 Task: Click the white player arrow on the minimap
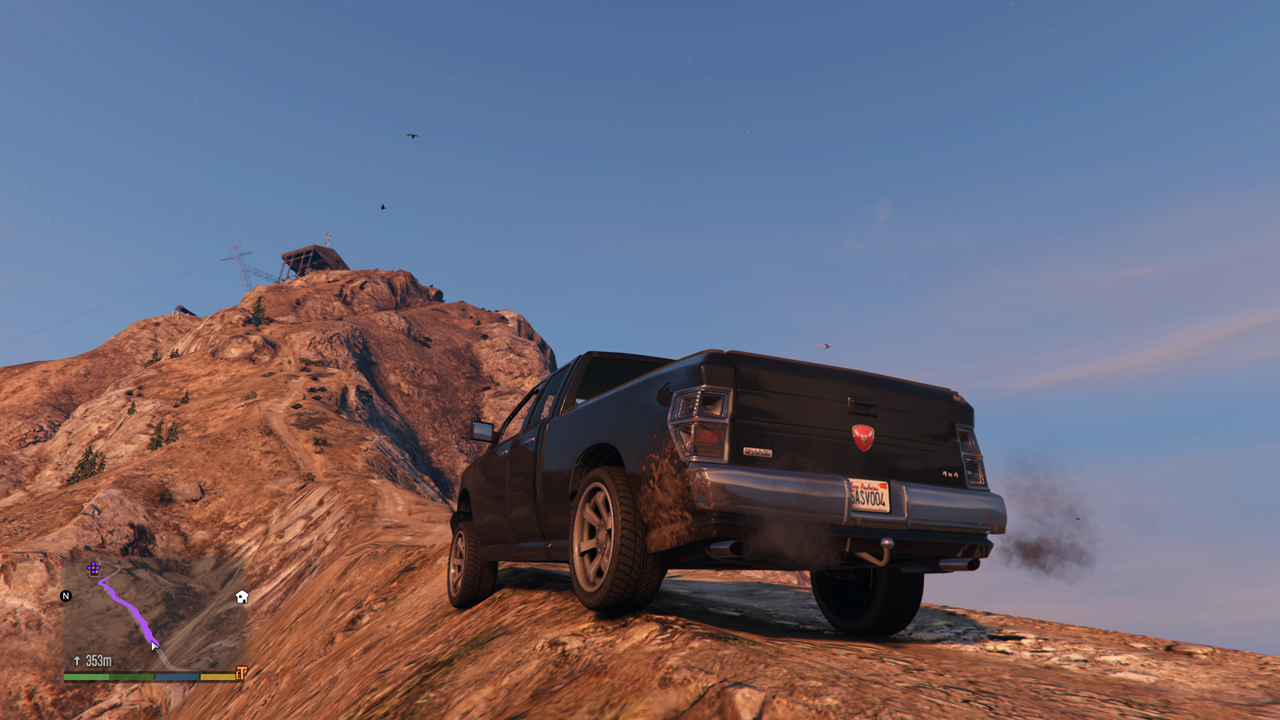click(x=154, y=646)
